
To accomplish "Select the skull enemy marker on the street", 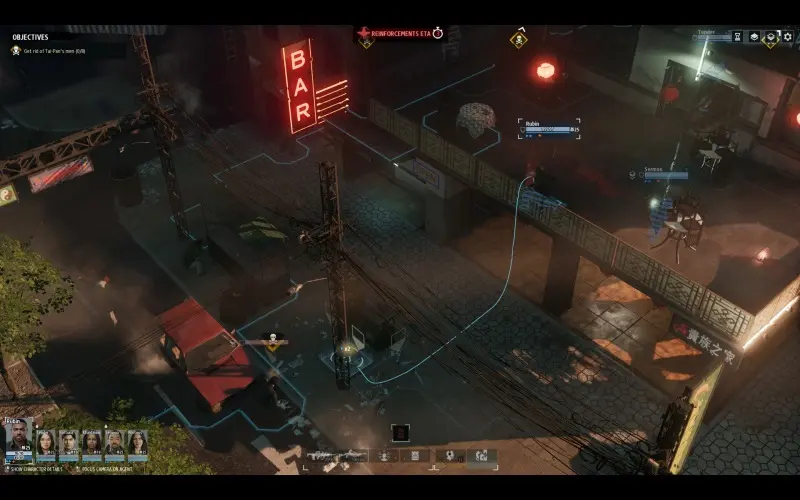I will point(269,339).
